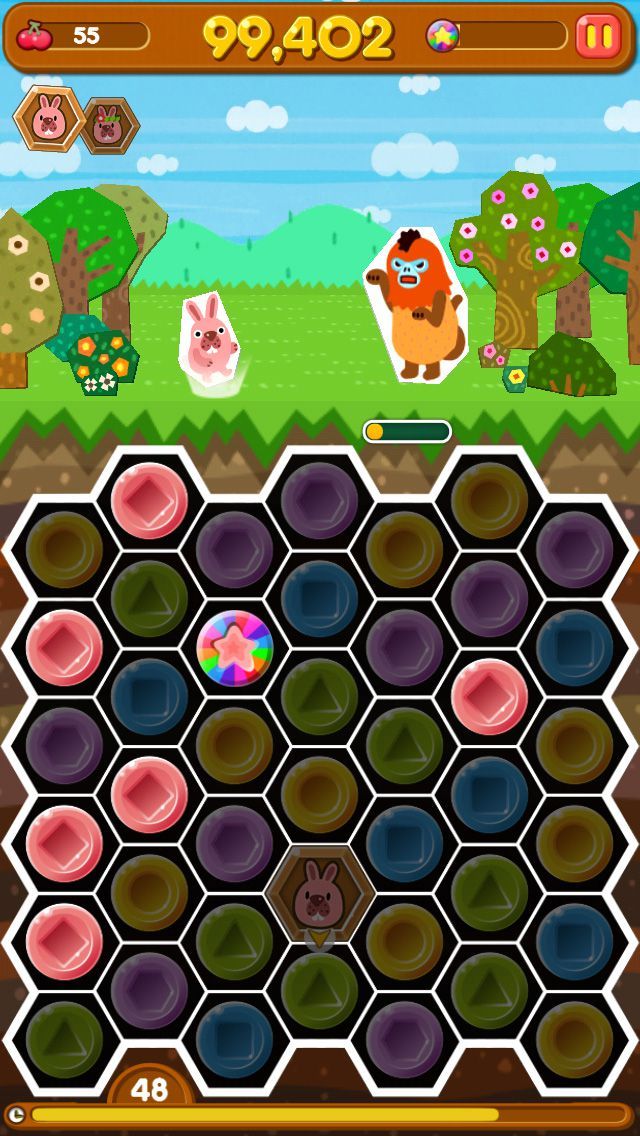Pick the dimmed second bunny portrait
The width and height of the screenshot is (640, 1136).
108,126
